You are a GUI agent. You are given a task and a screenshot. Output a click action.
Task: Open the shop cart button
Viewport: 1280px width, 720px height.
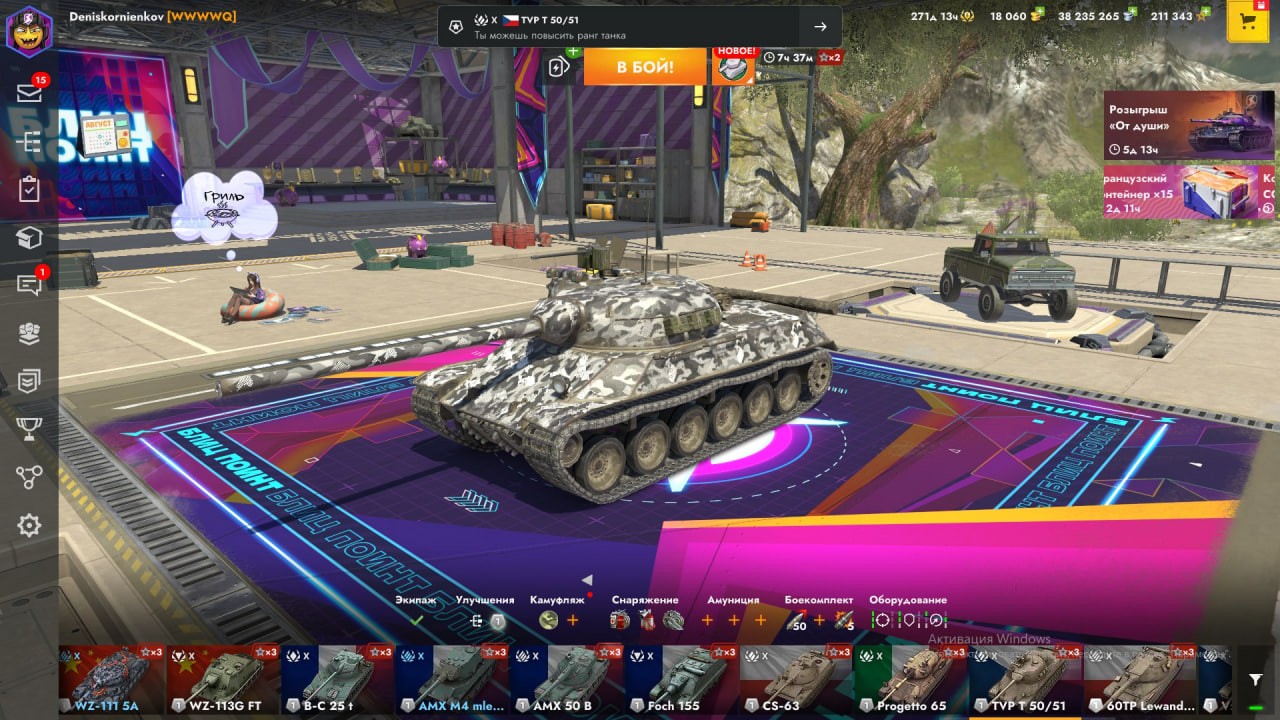(1247, 22)
